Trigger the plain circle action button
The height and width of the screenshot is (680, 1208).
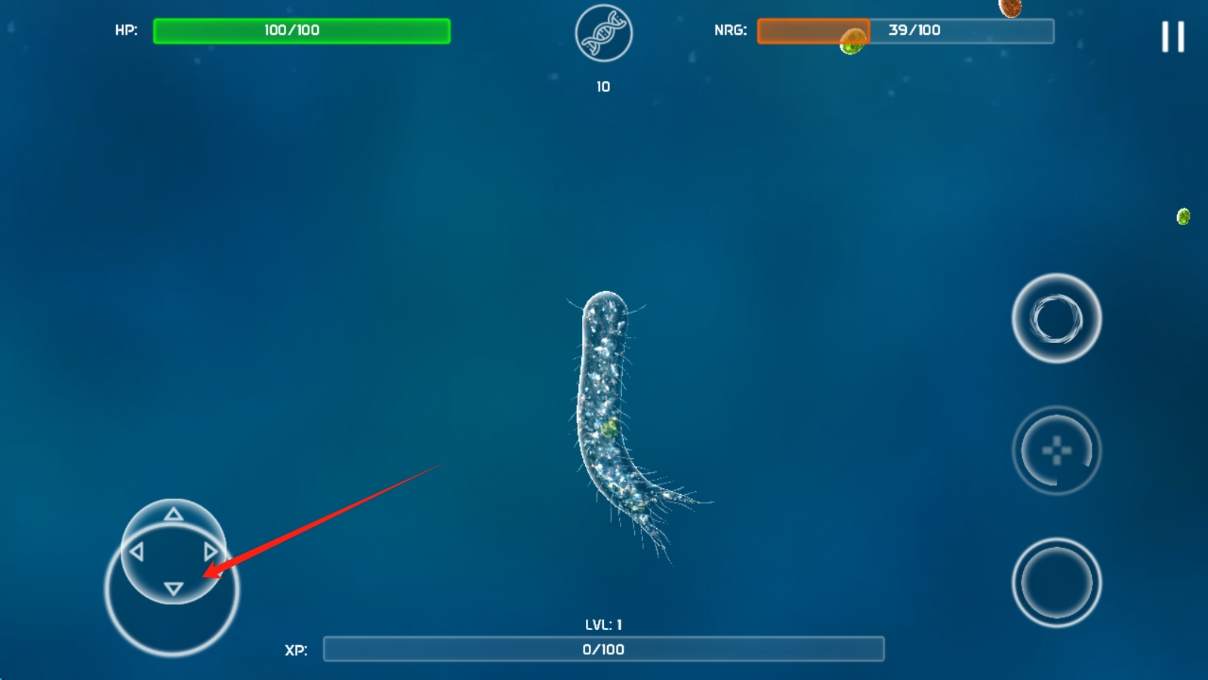pyautogui.click(x=1056, y=582)
